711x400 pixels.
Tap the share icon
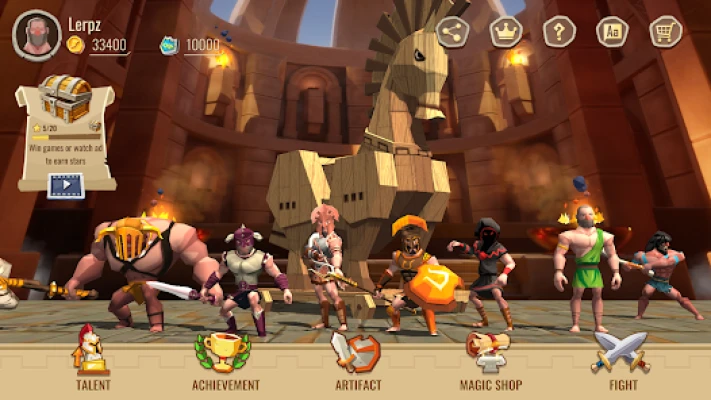pyautogui.click(x=453, y=32)
